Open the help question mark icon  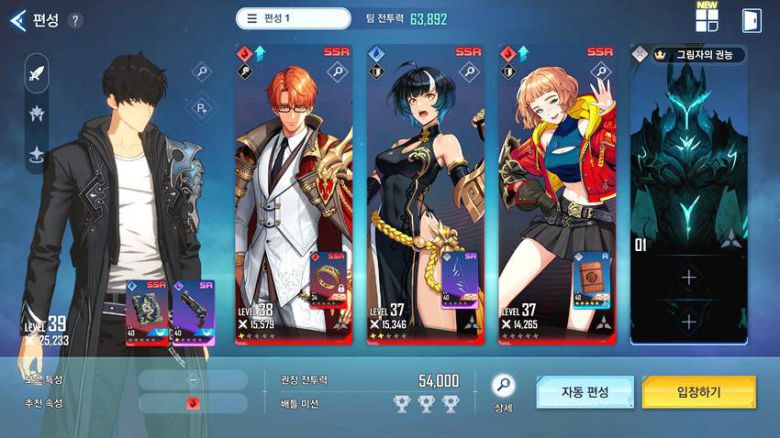point(75,20)
